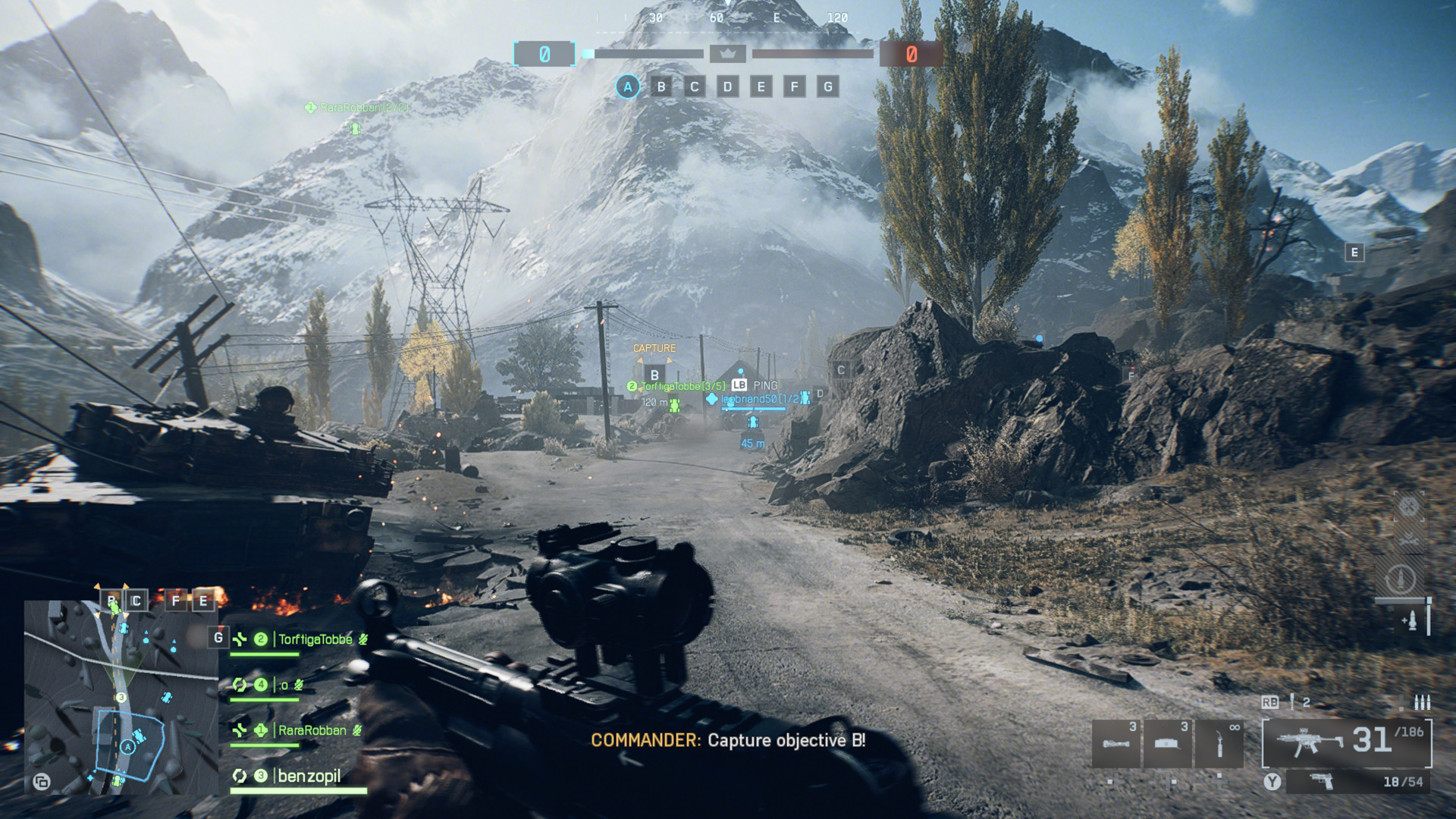Screen dimensions: 1456x819
Task: Activate the ammo resupply ability icon
Action: tap(1410, 621)
